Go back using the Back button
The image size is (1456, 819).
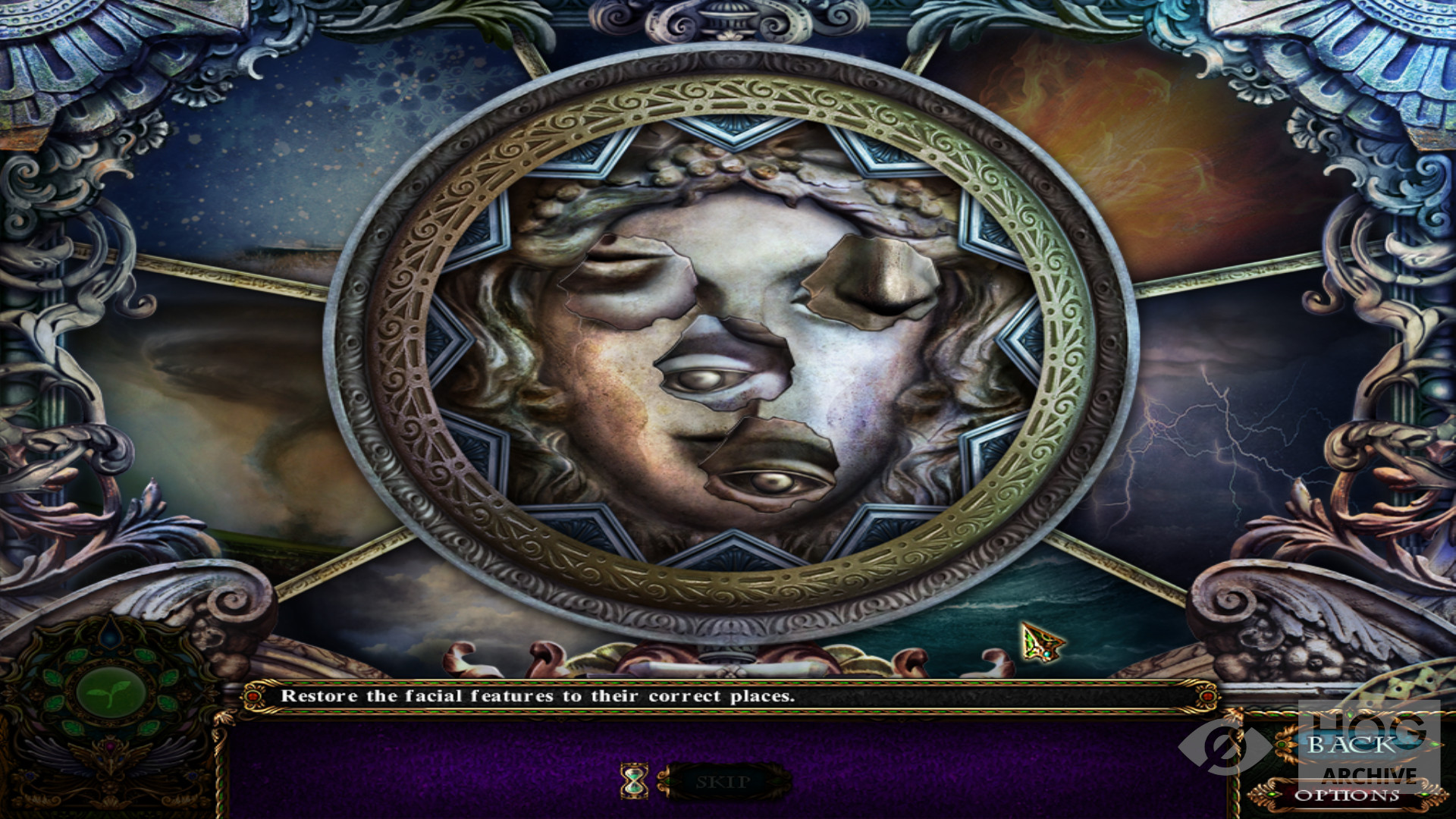[x=1351, y=745]
